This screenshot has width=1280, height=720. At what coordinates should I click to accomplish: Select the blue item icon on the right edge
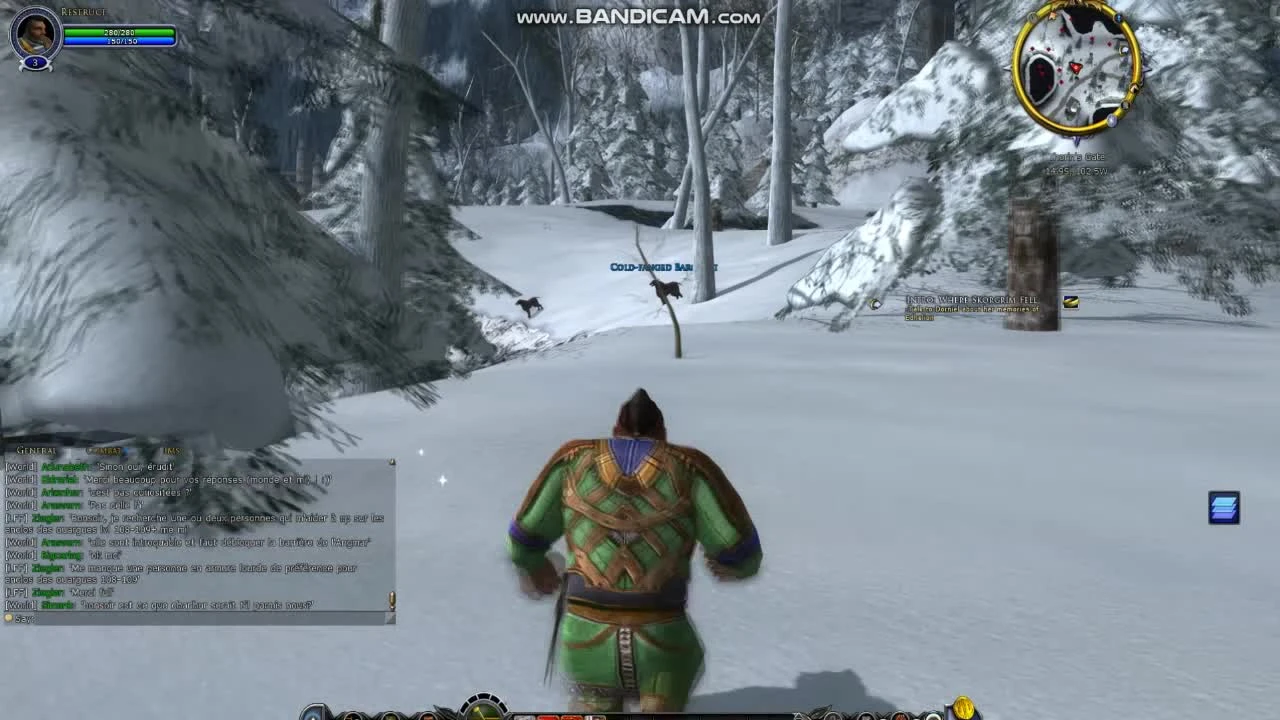pos(1223,508)
